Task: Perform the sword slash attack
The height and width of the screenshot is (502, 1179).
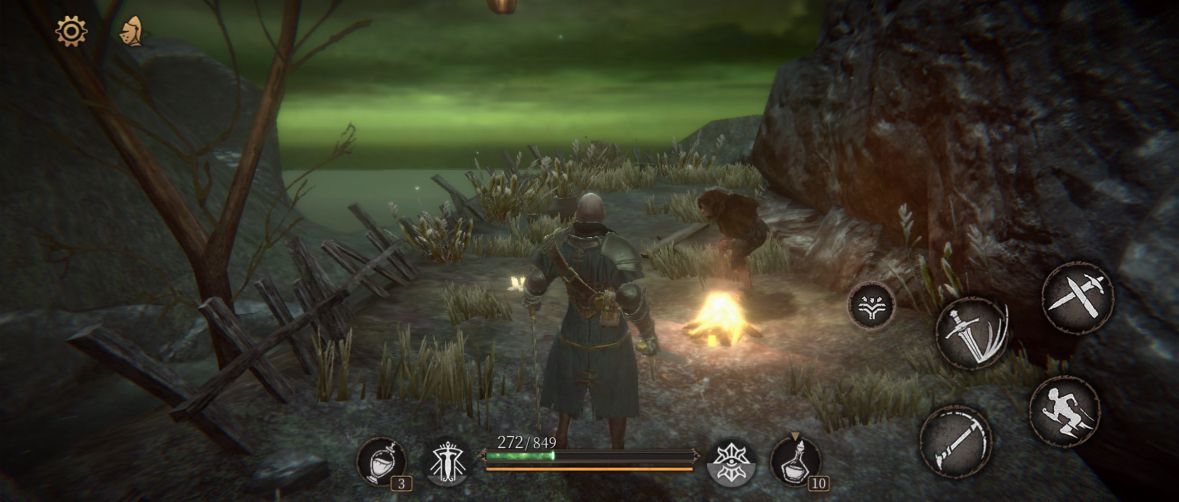Action: (x=972, y=333)
